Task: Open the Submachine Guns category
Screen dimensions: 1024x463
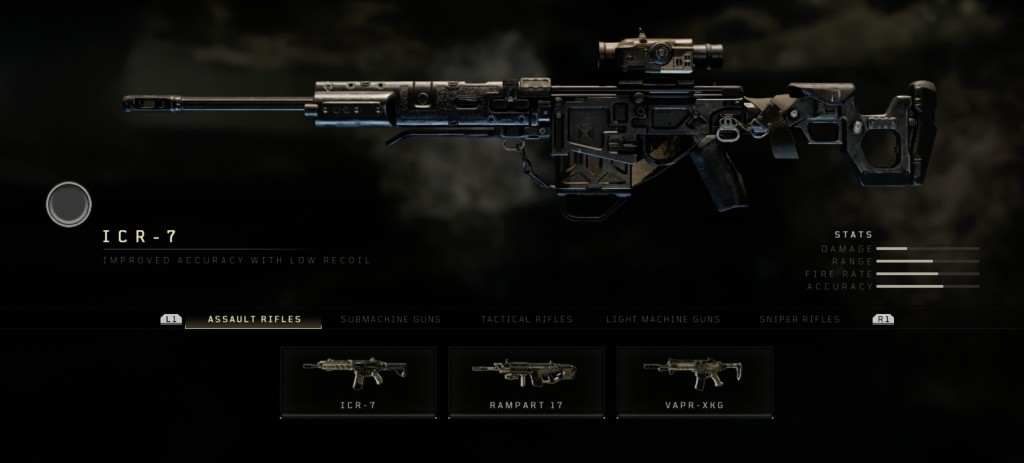Action: click(390, 319)
